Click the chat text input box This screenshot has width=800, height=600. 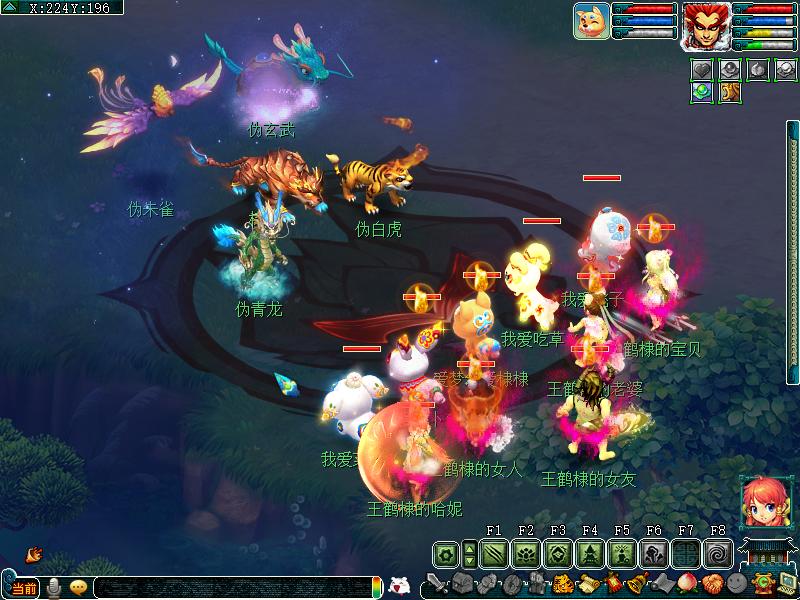[235, 588]
